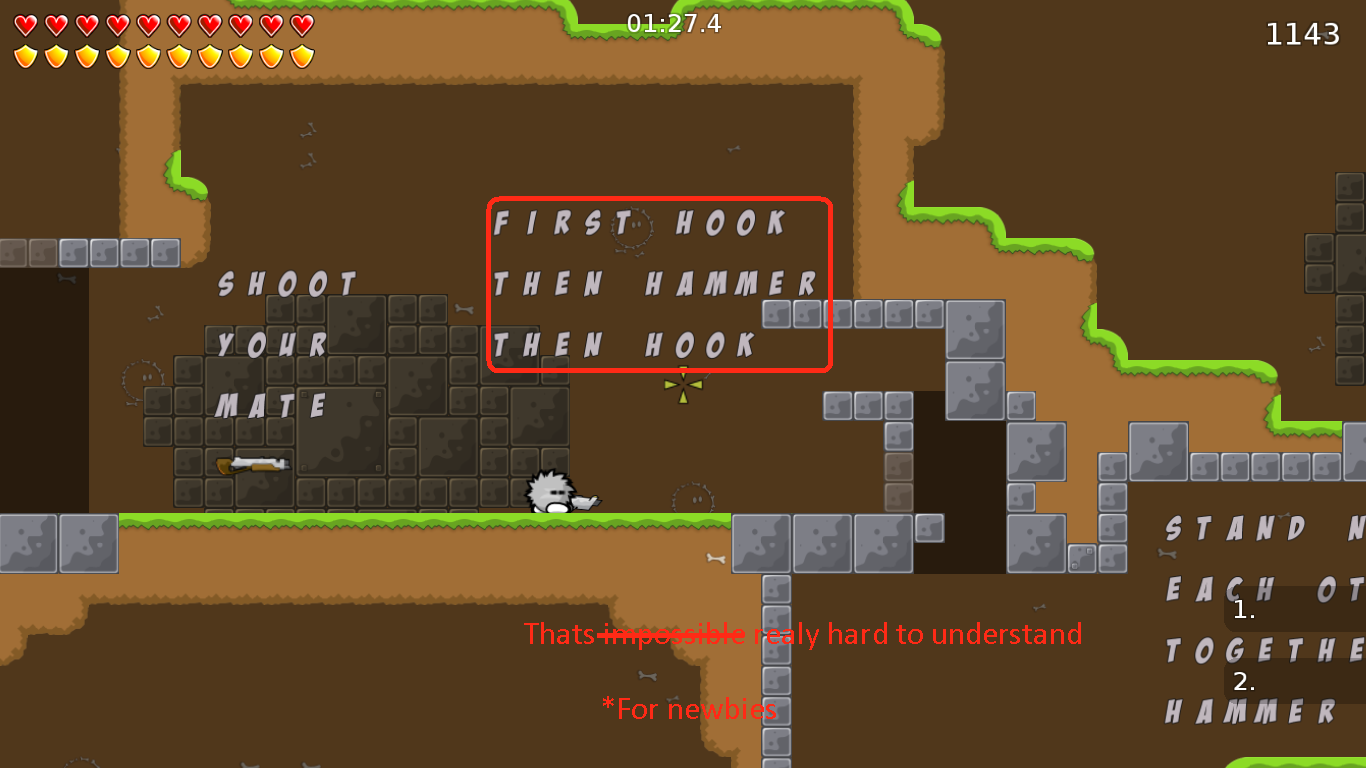Select the SHOOT YOUR MATE instruction text
Viewport: 1366px width, 768px height.
(283, 344)
